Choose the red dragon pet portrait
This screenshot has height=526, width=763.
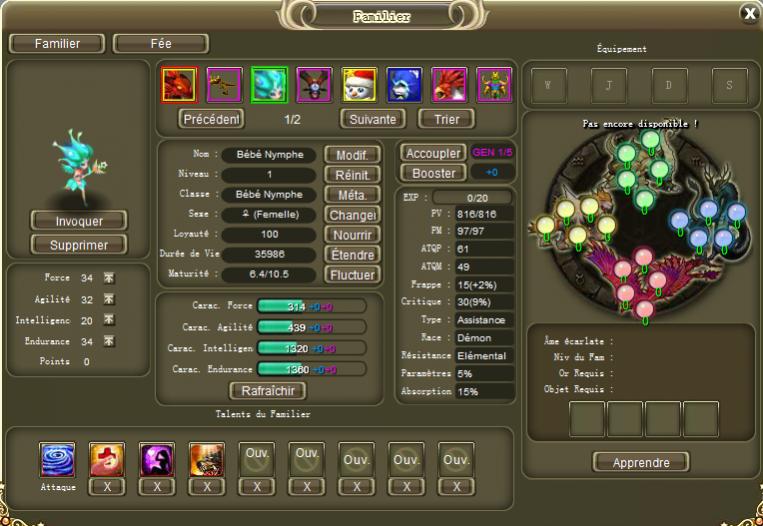point(179,85)
